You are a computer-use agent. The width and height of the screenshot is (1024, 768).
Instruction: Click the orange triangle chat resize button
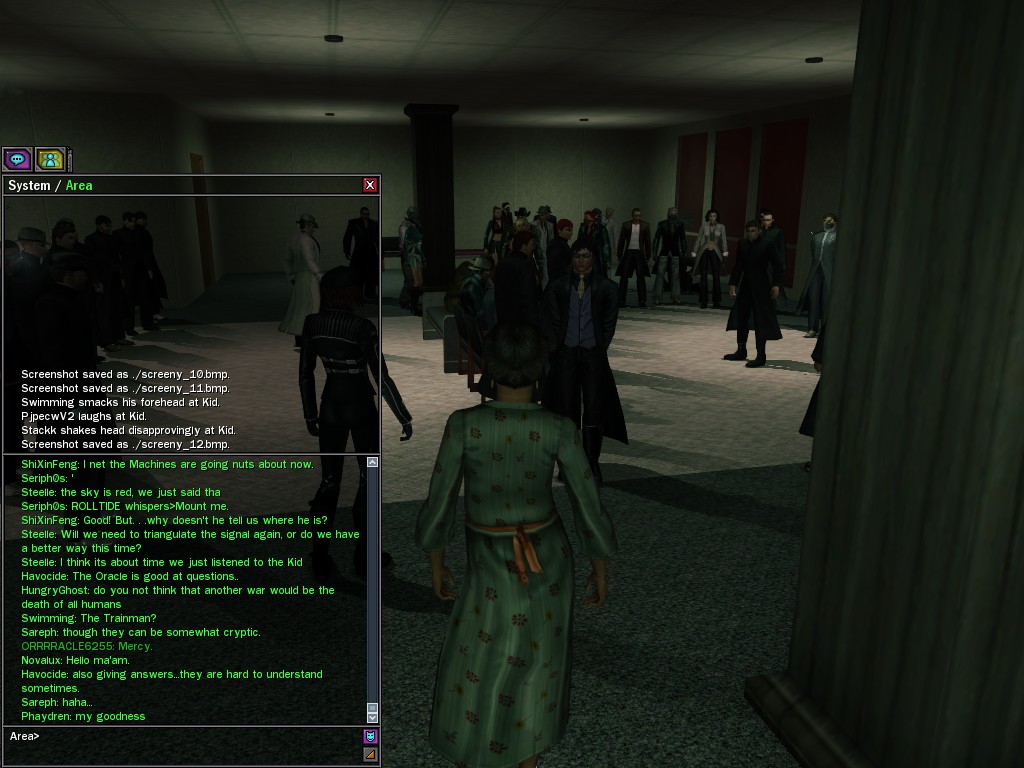370,755
